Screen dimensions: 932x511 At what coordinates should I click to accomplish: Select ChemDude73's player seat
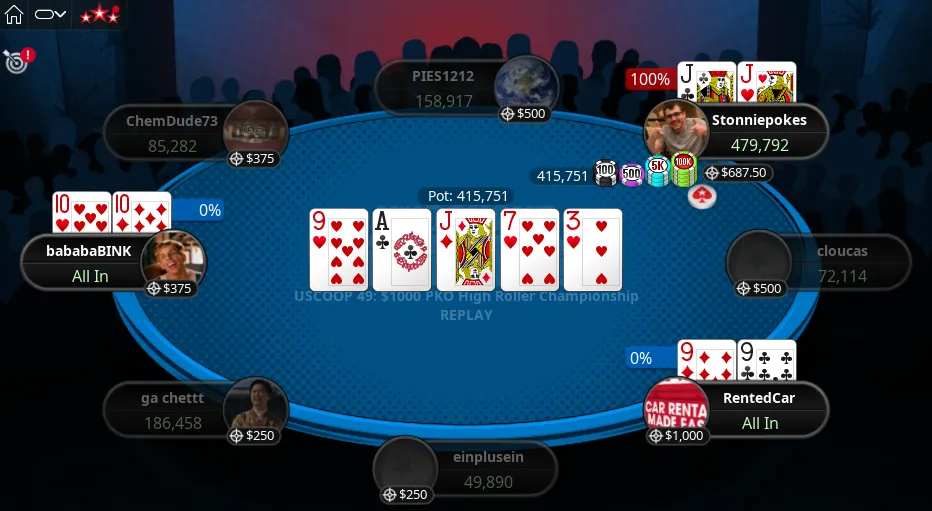[x=172, y=133]
